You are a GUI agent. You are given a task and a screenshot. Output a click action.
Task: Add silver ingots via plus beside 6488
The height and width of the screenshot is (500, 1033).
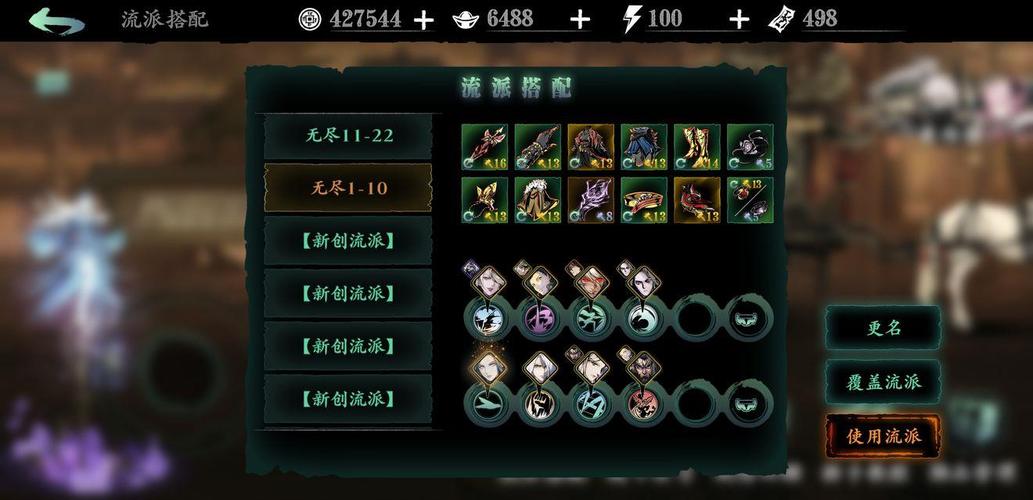(x=580, y=19)
